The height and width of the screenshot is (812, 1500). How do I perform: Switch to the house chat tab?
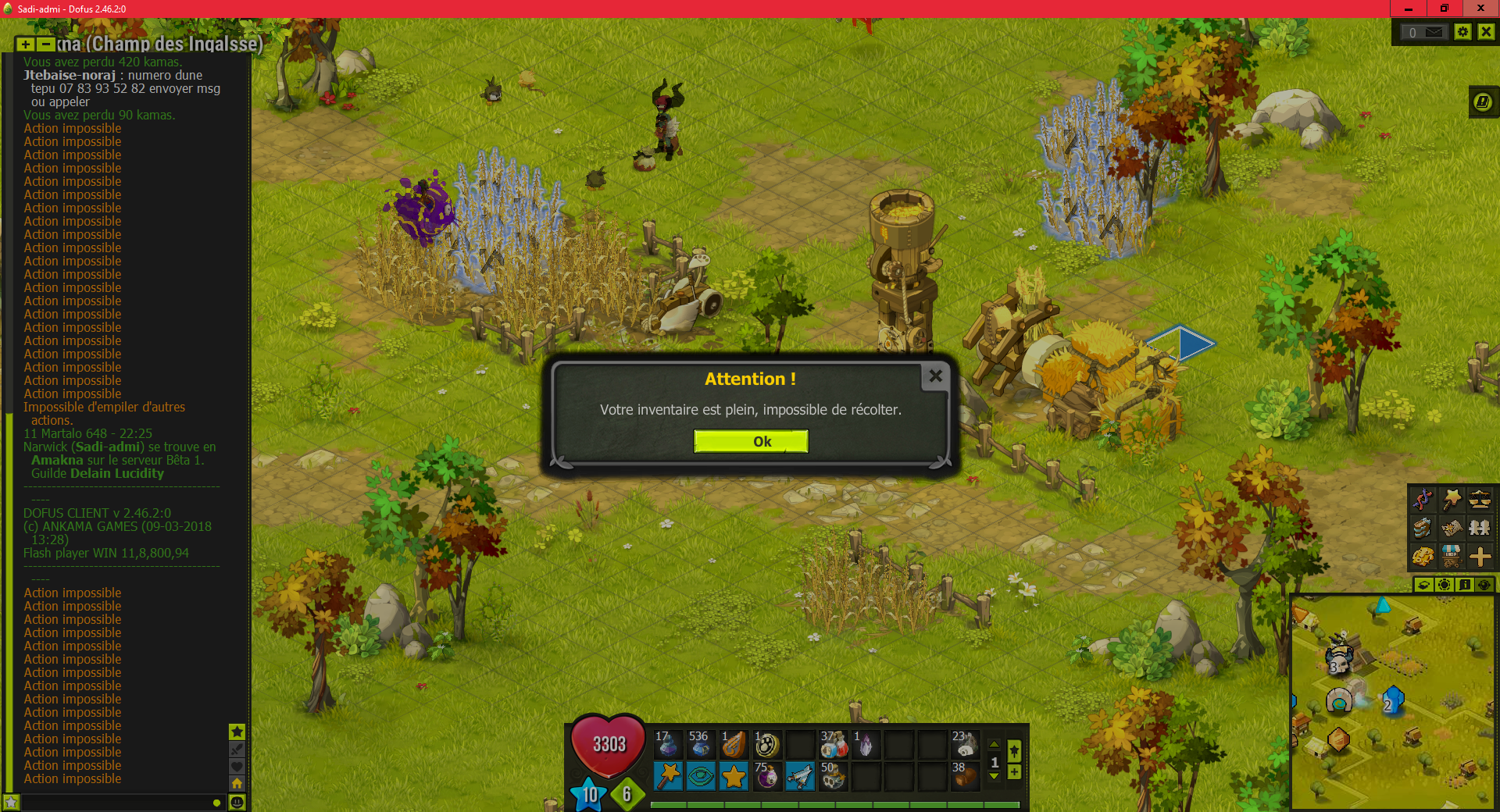point(237,782)
